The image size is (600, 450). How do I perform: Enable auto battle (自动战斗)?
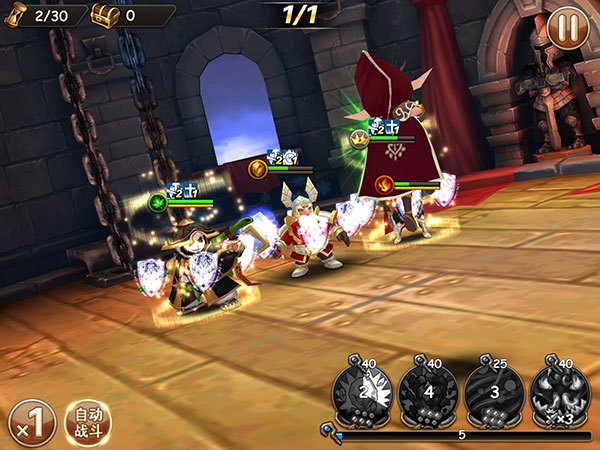[88, 422]
